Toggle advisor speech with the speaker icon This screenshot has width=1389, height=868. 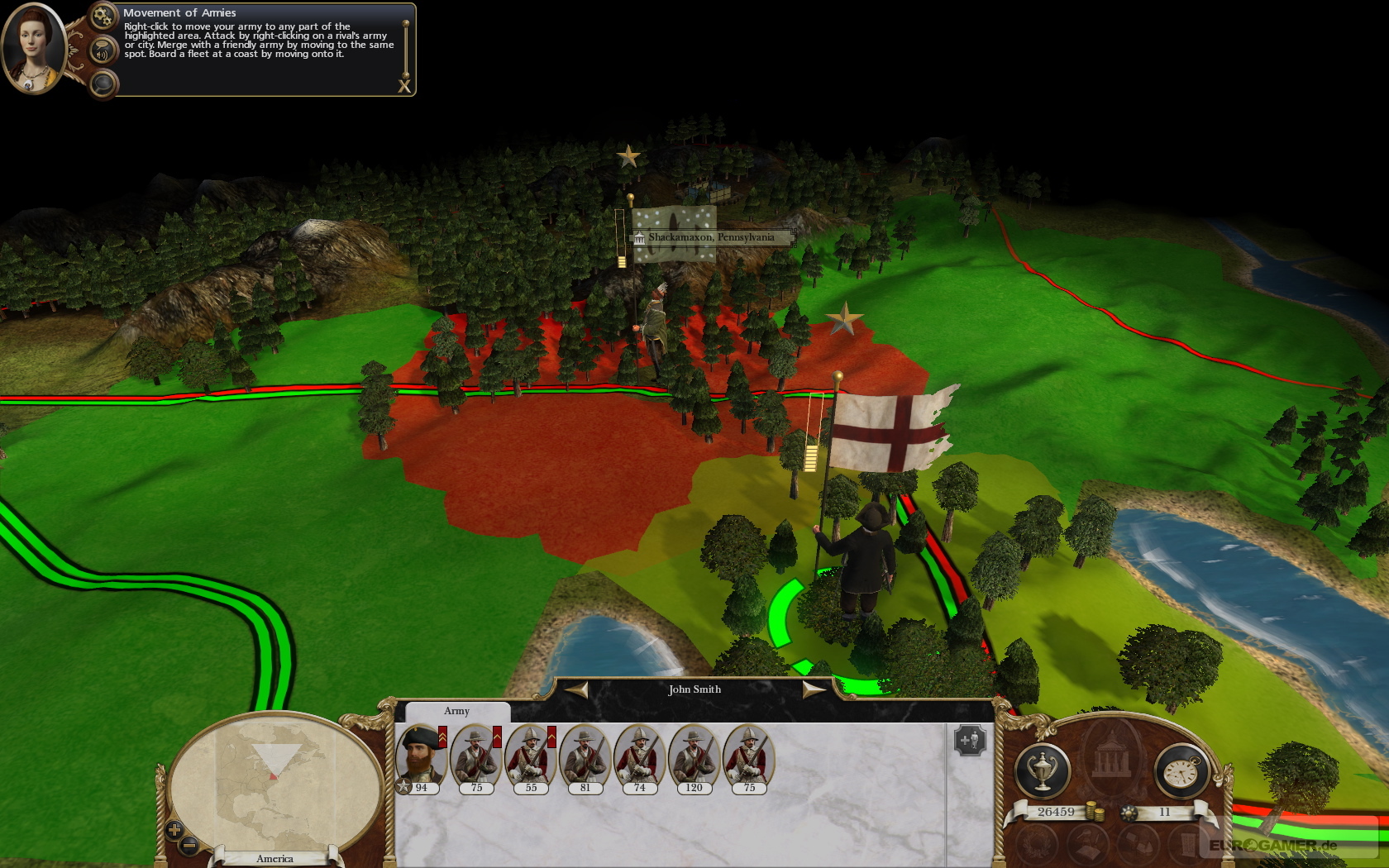pos(103,52)
